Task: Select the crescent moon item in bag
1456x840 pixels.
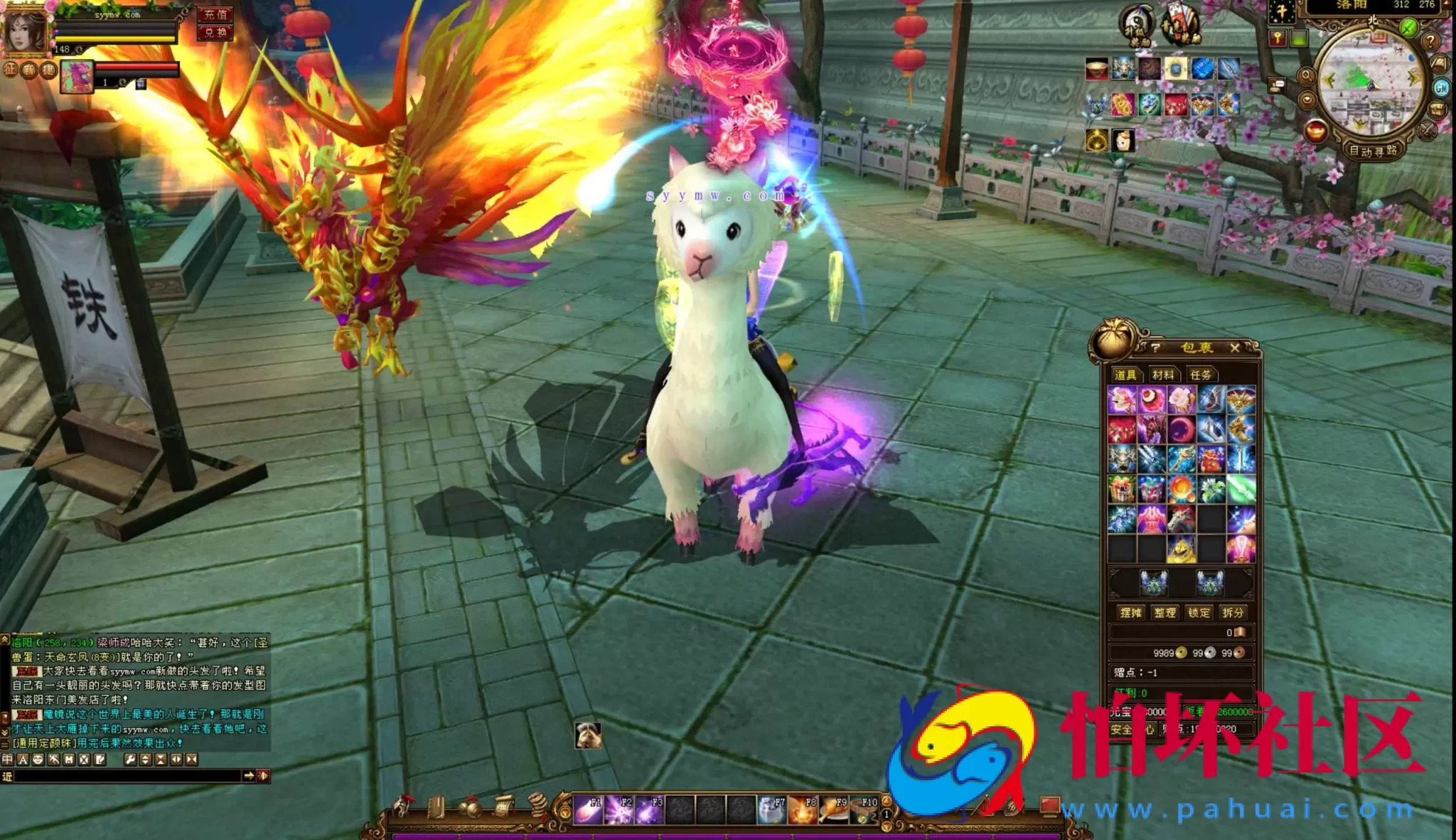Action: [1182, 430]
